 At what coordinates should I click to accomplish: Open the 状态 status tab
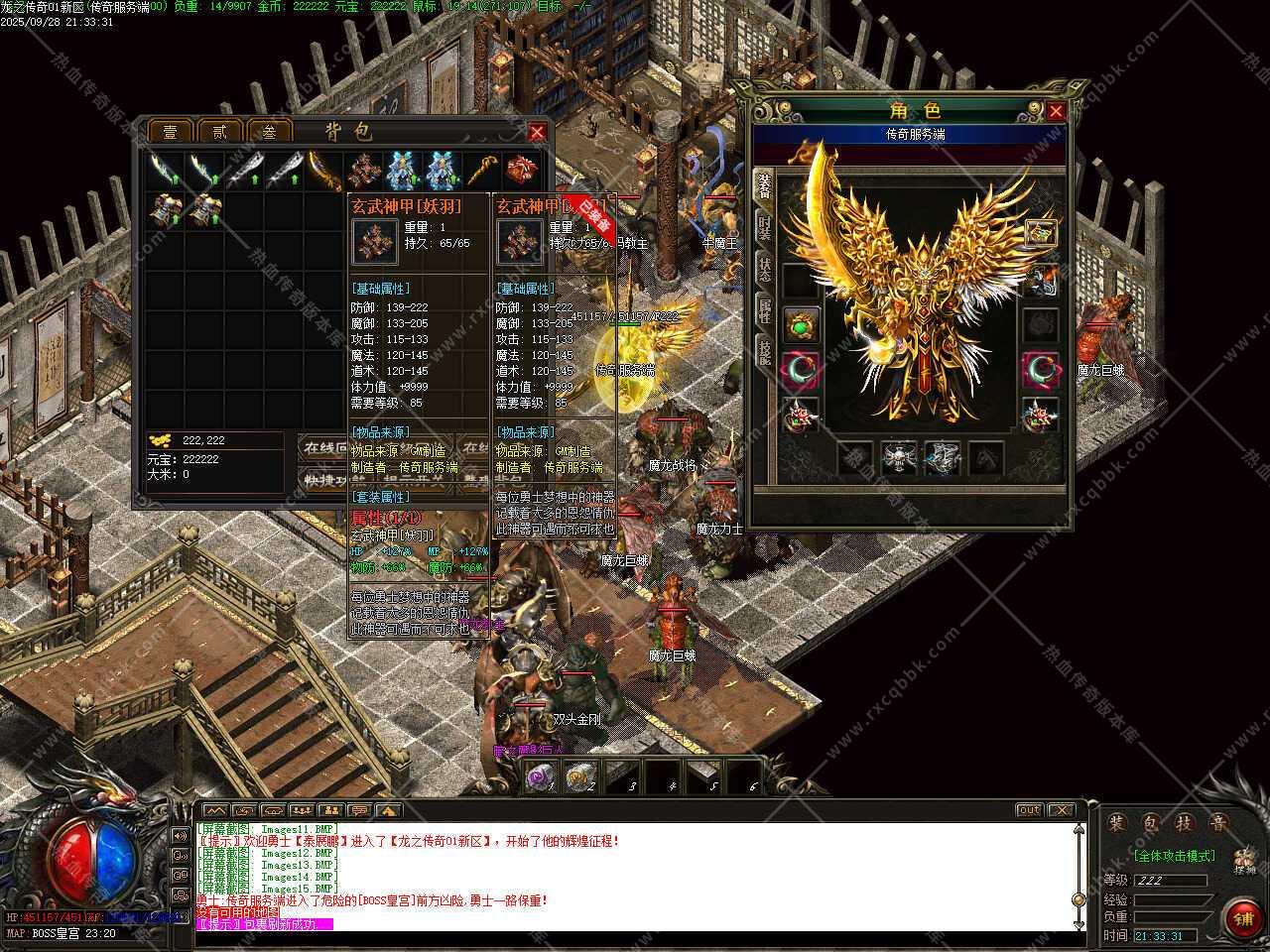(x=764, y=270)
